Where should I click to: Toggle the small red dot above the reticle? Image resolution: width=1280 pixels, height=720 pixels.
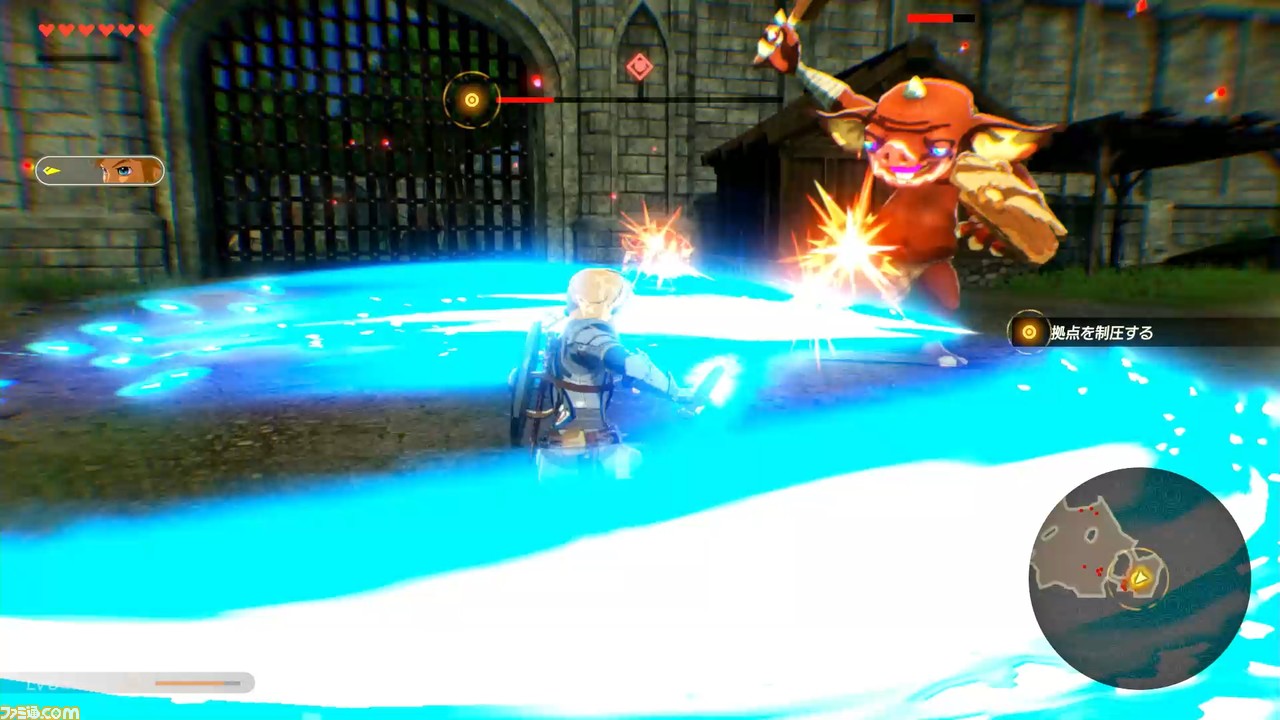point(537,81)
